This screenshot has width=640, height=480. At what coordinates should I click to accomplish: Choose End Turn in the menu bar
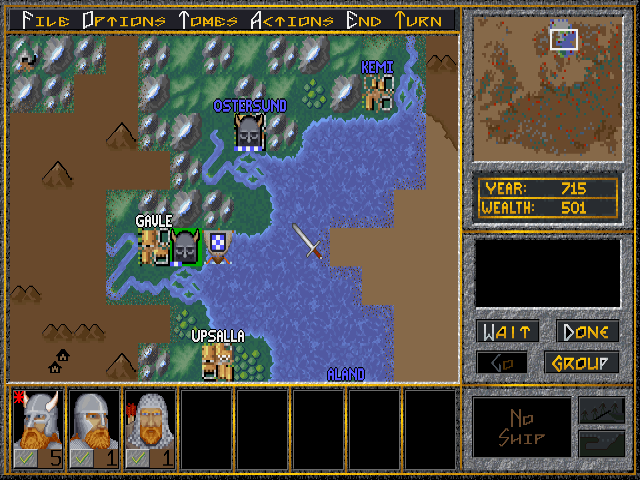tap(400, 20)
